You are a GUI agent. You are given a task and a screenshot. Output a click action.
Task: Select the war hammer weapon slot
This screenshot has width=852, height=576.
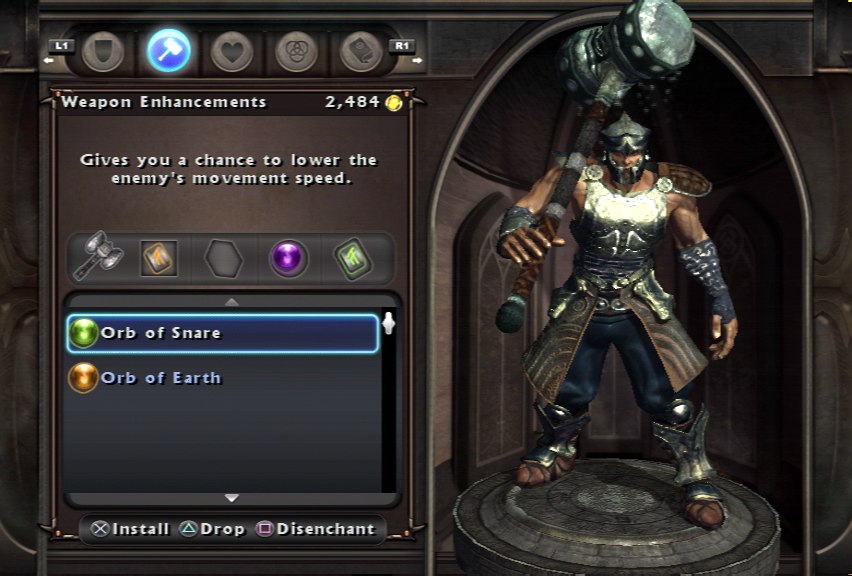97,259
